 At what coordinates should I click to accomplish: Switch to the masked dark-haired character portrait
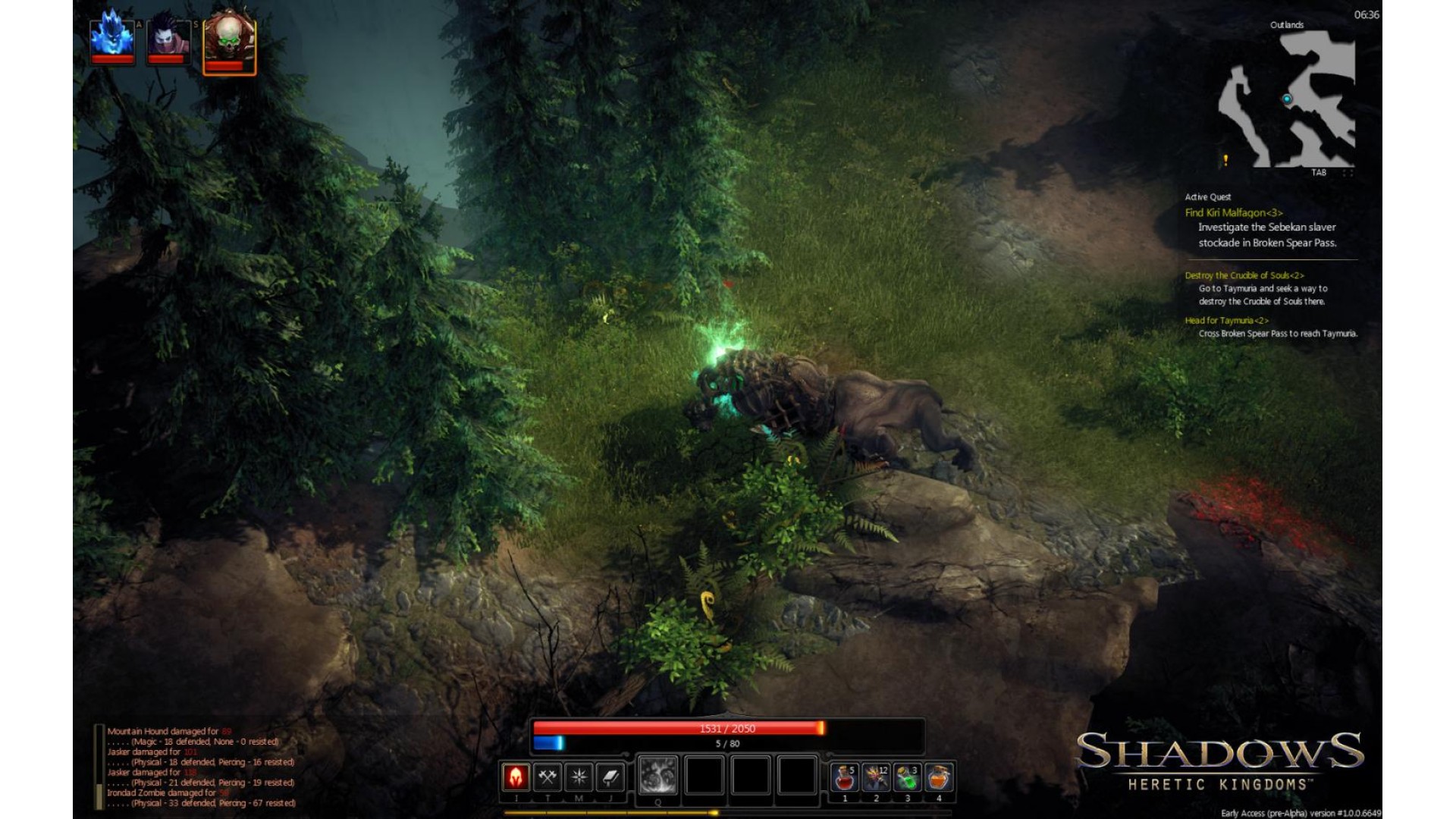coord(168,39)
